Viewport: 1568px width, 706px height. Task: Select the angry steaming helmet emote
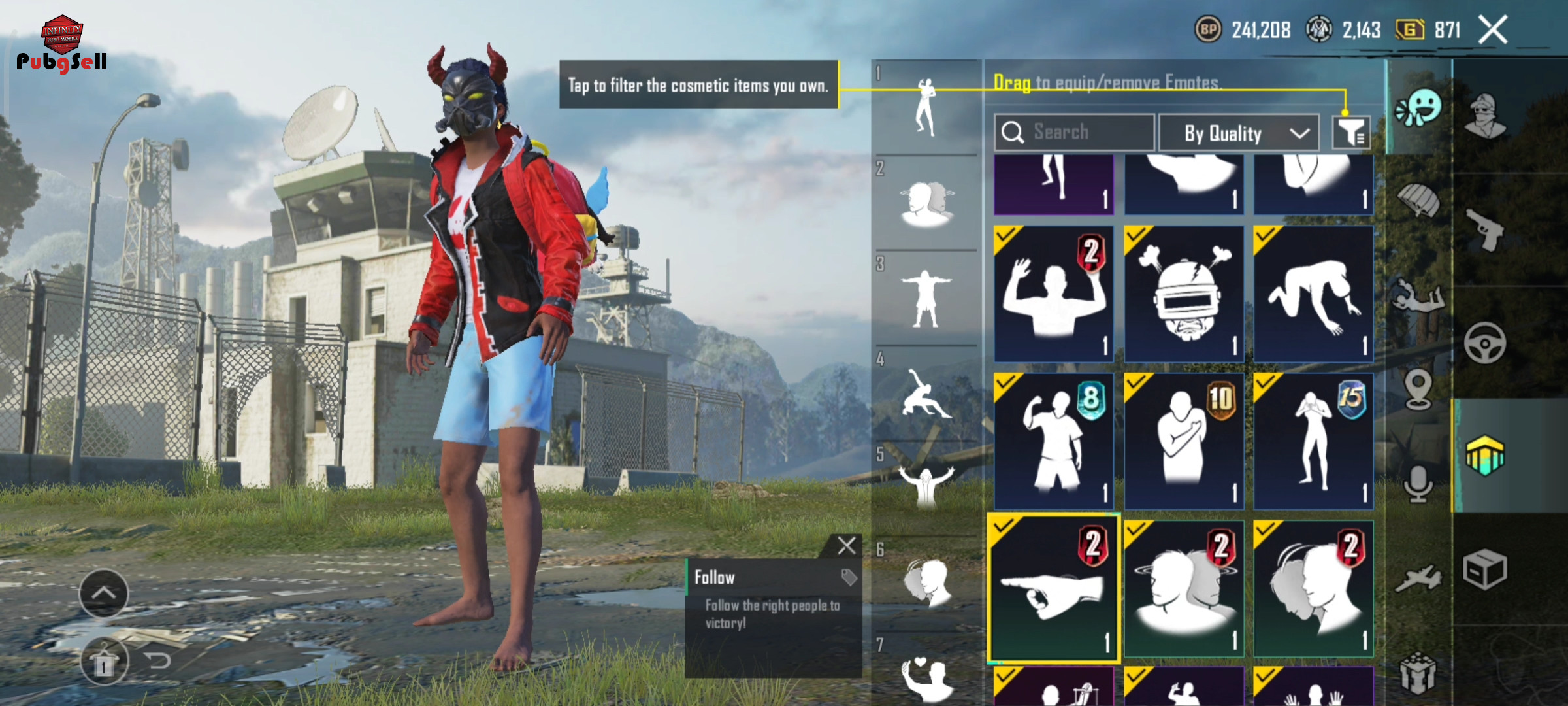click(1184, 294)
